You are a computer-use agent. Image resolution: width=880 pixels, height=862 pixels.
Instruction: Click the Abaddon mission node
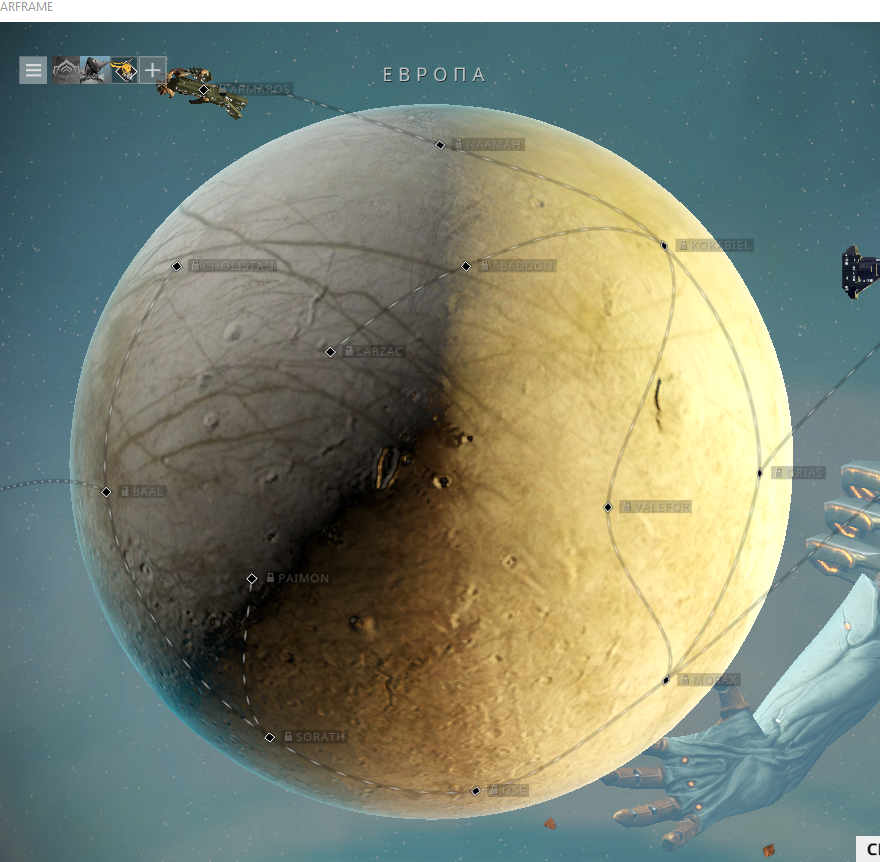[466, 267]
